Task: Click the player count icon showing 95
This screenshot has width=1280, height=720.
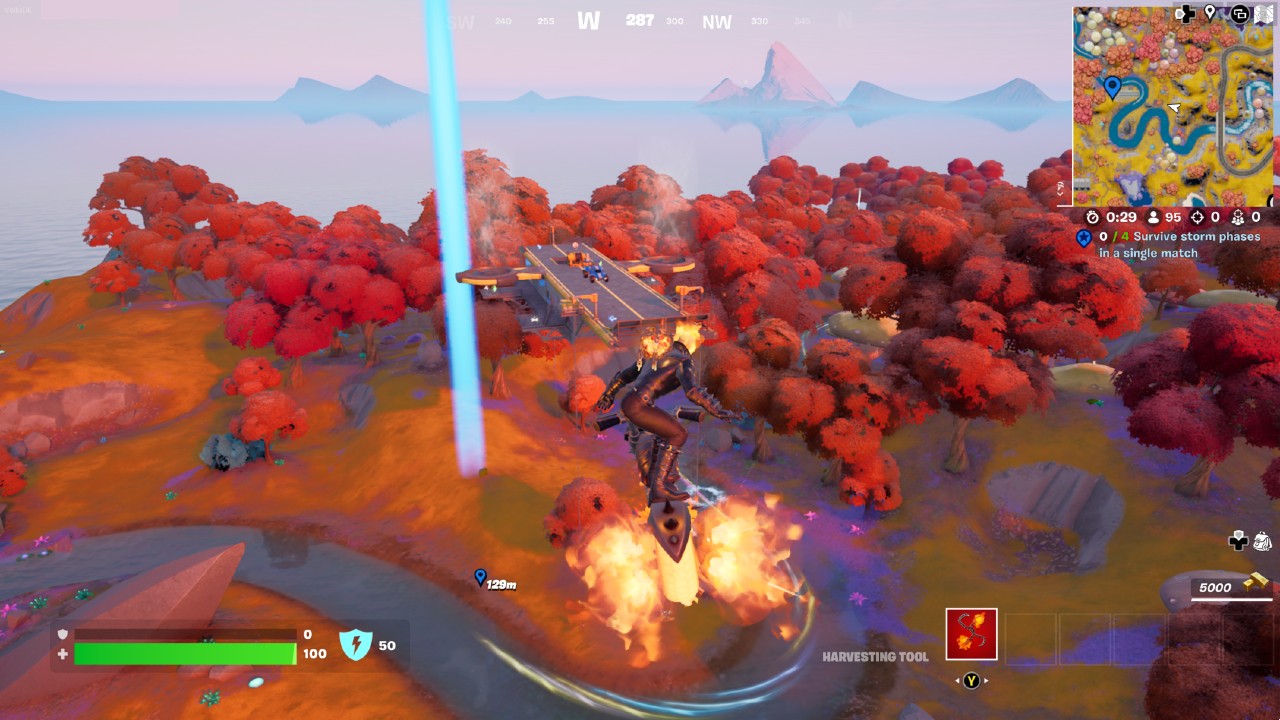Action: click(1152, 217)
